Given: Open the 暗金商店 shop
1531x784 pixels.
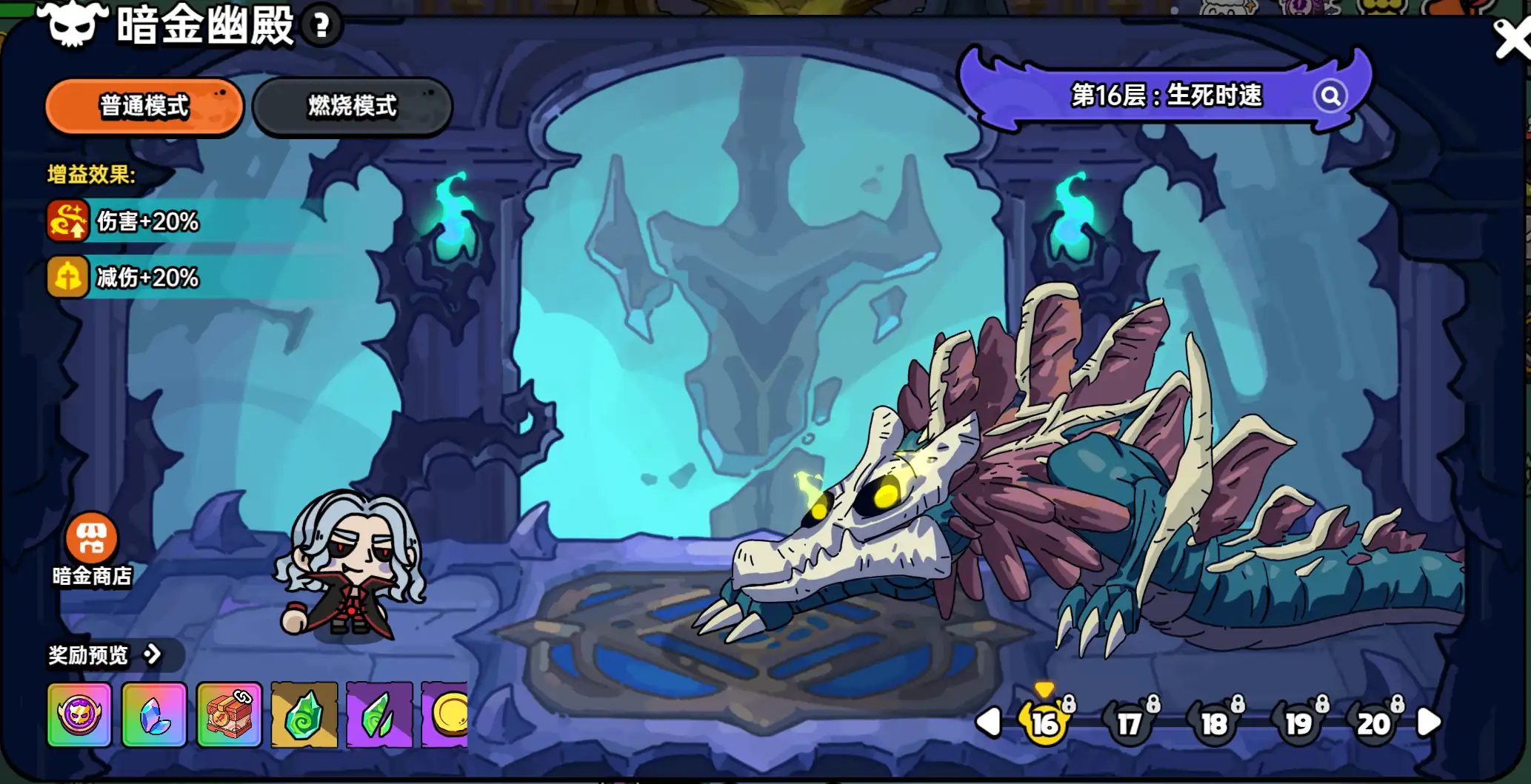Looking at the screenshot, I should point(92,549).
